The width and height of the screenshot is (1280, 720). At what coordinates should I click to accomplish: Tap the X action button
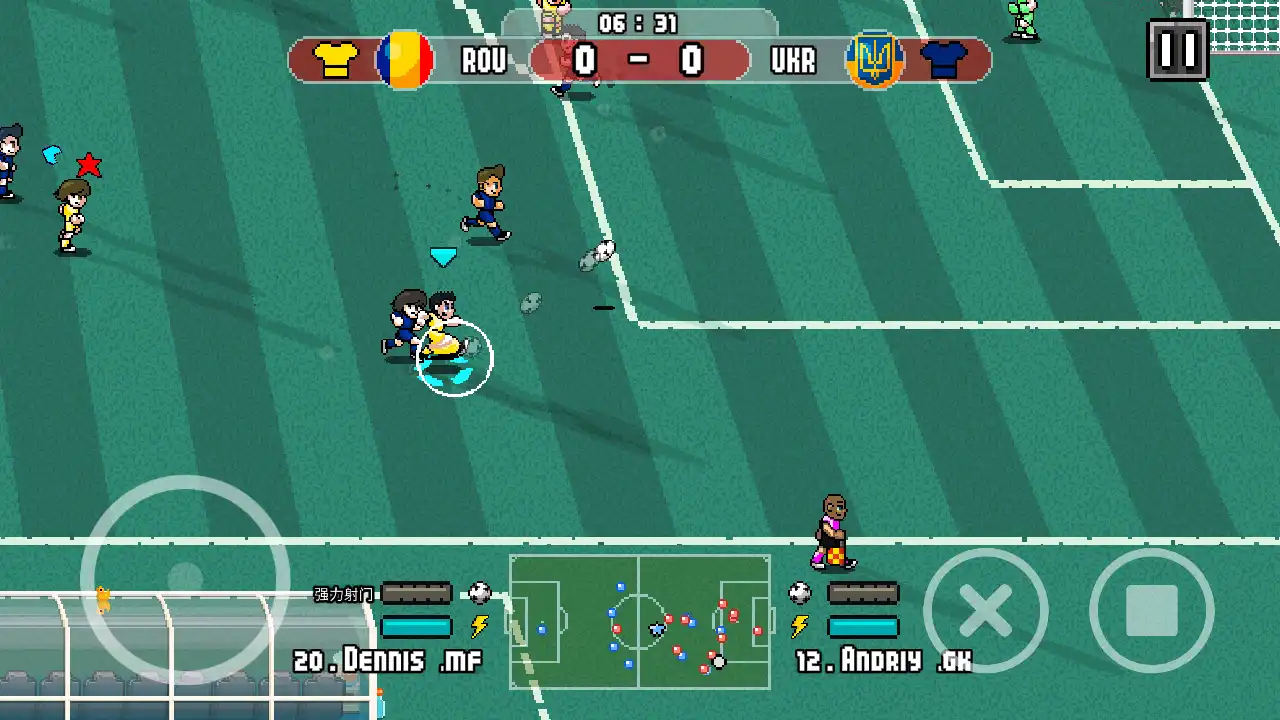(x=985, y=610)
